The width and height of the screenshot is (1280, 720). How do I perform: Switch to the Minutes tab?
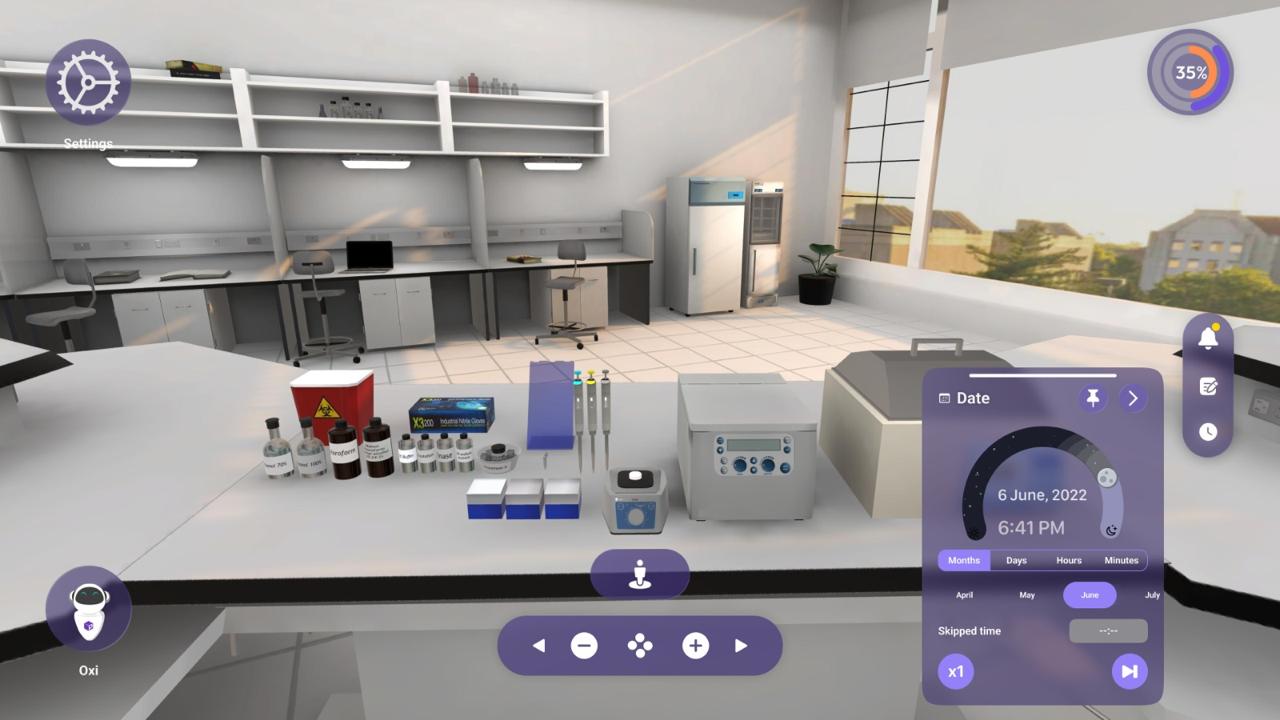click(1121, 560)
